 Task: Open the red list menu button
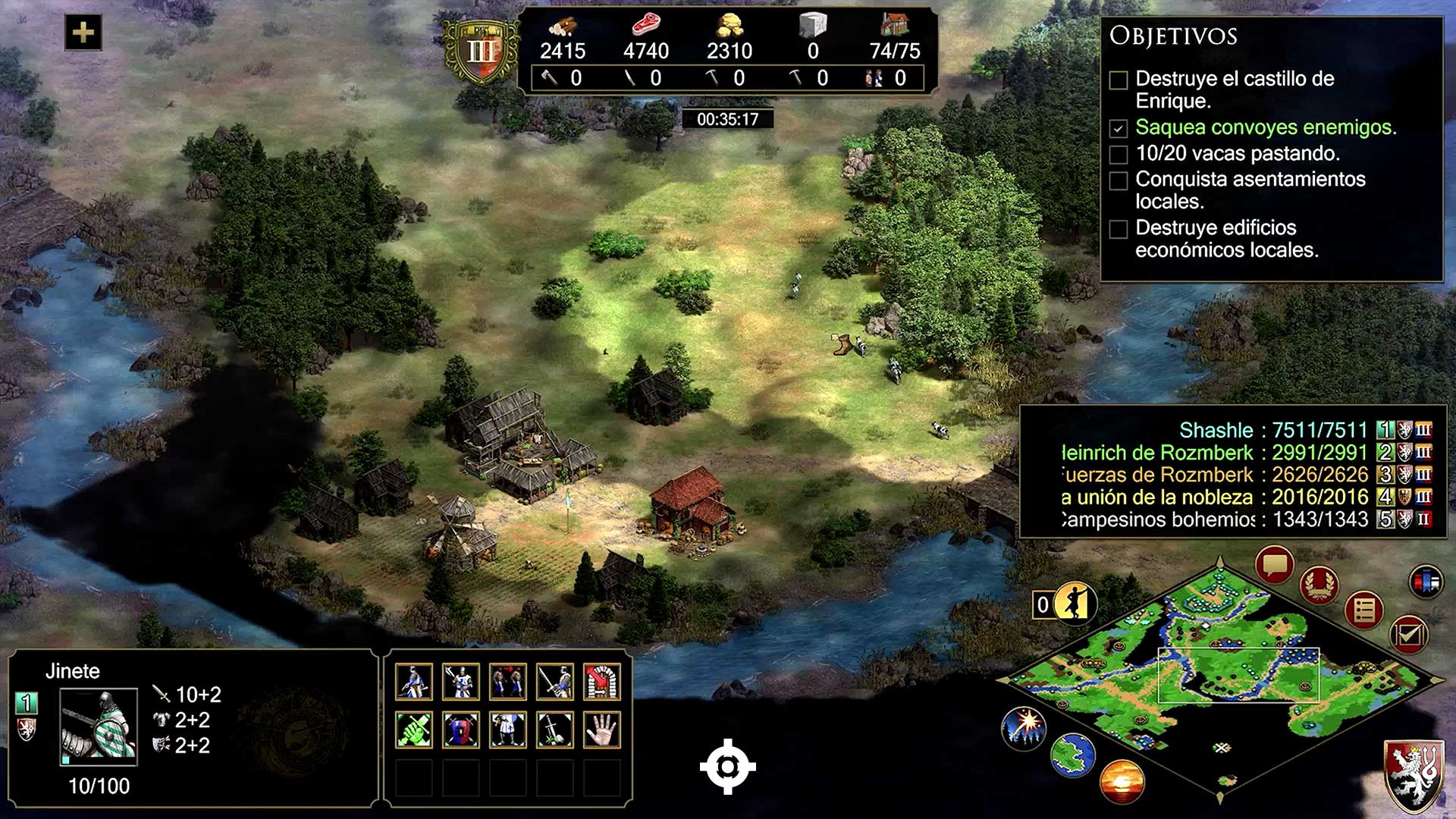[1363, 610]
